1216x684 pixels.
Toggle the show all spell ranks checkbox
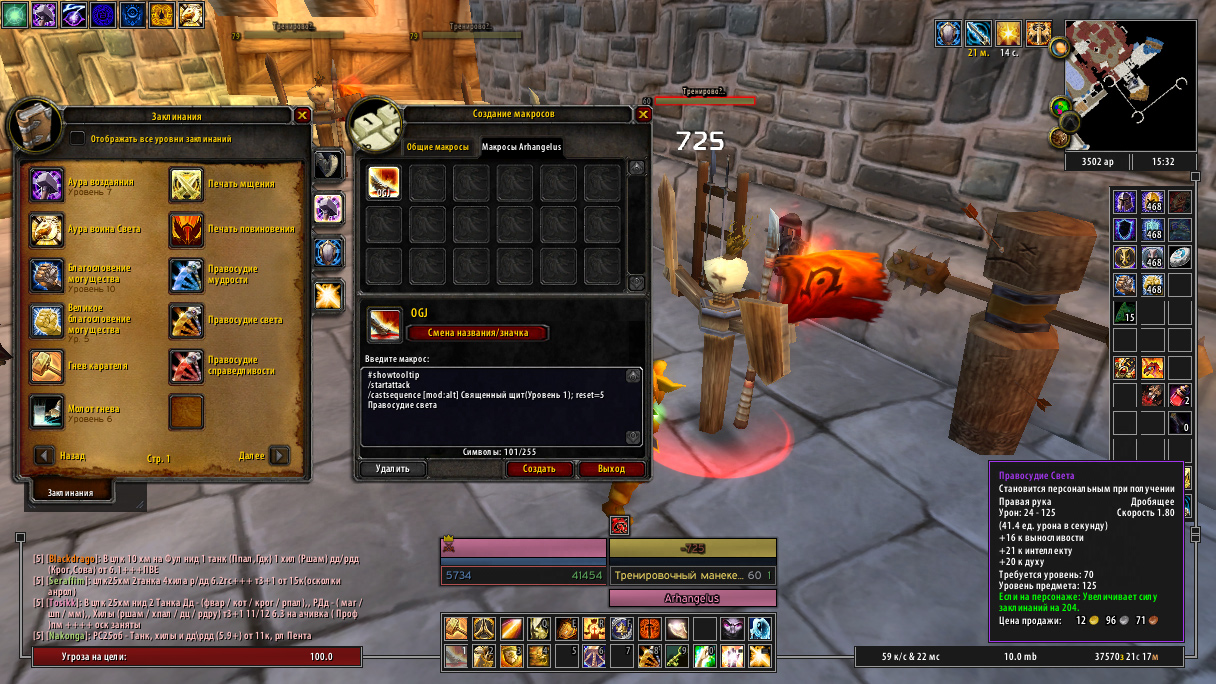[78, 139]
